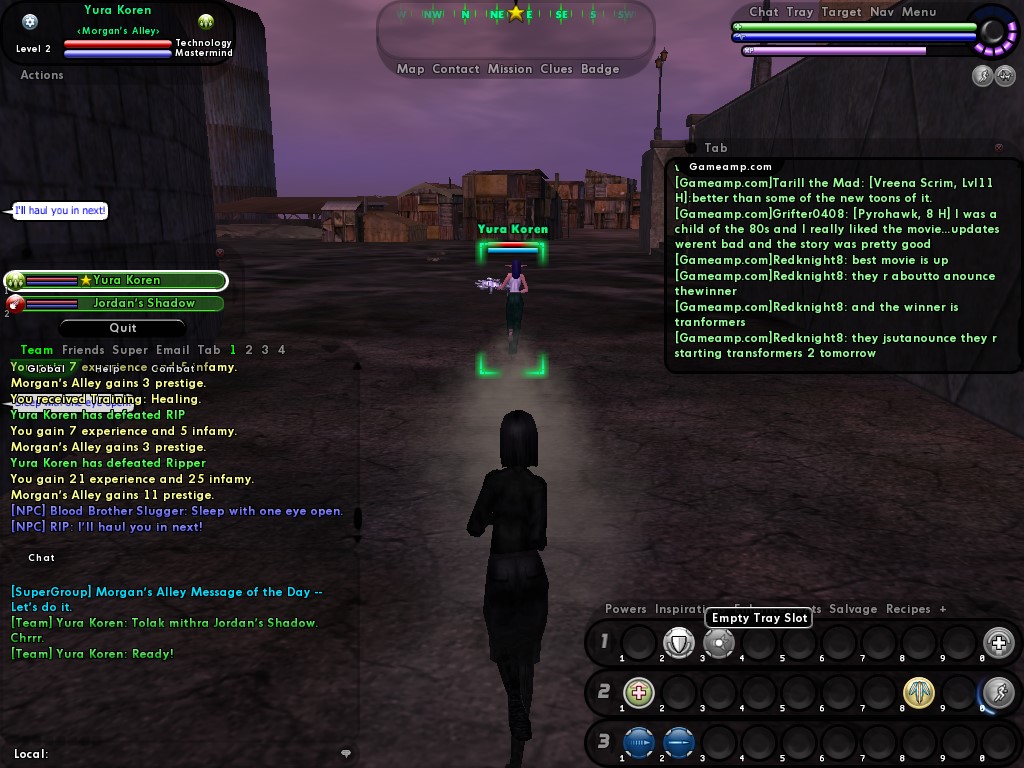Show the Recipes tab
Image resolution: width=1024 pixels, height=768 pixels.
click(x=908, y=609)
